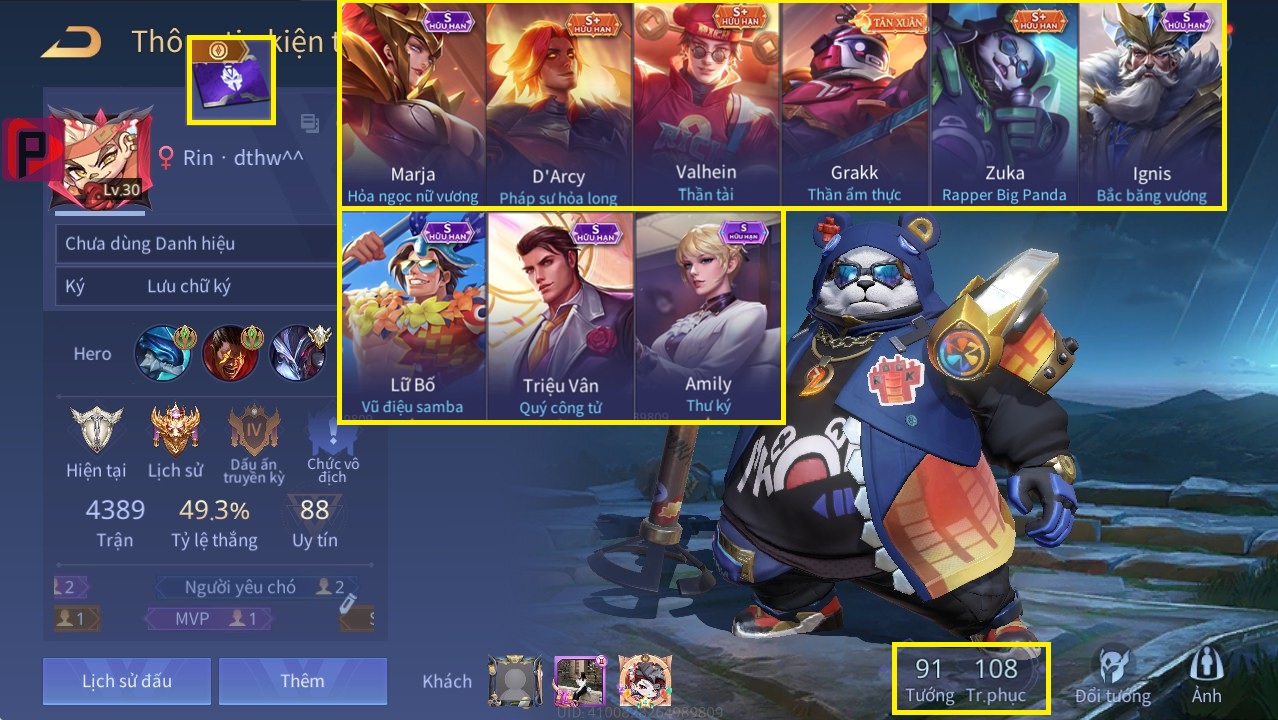Open the Amily Thư ký skin card
The image size is (1278, 720).
point(707,315)
